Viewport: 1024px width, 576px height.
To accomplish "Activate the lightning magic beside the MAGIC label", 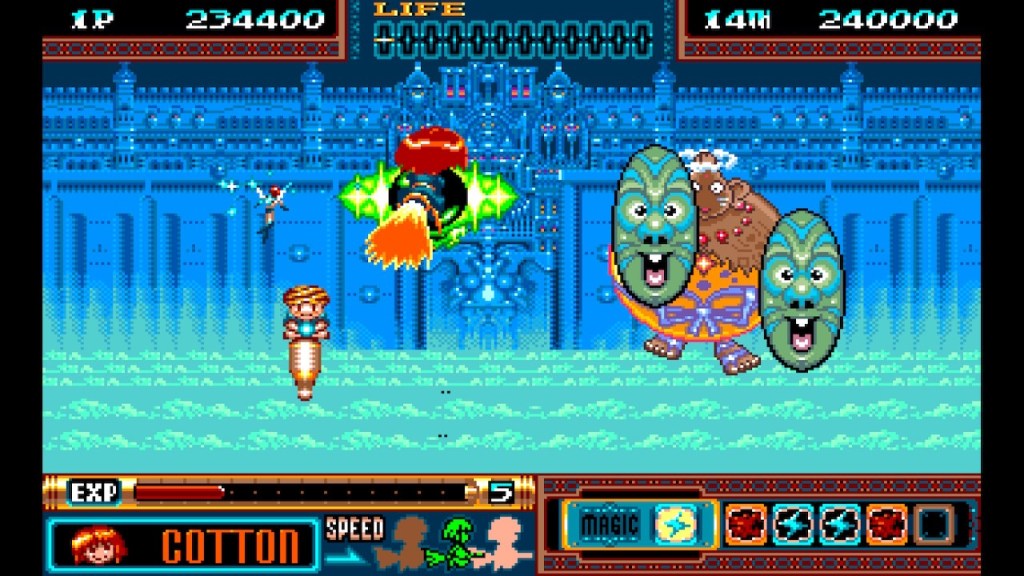I will (x=674, y=524).
